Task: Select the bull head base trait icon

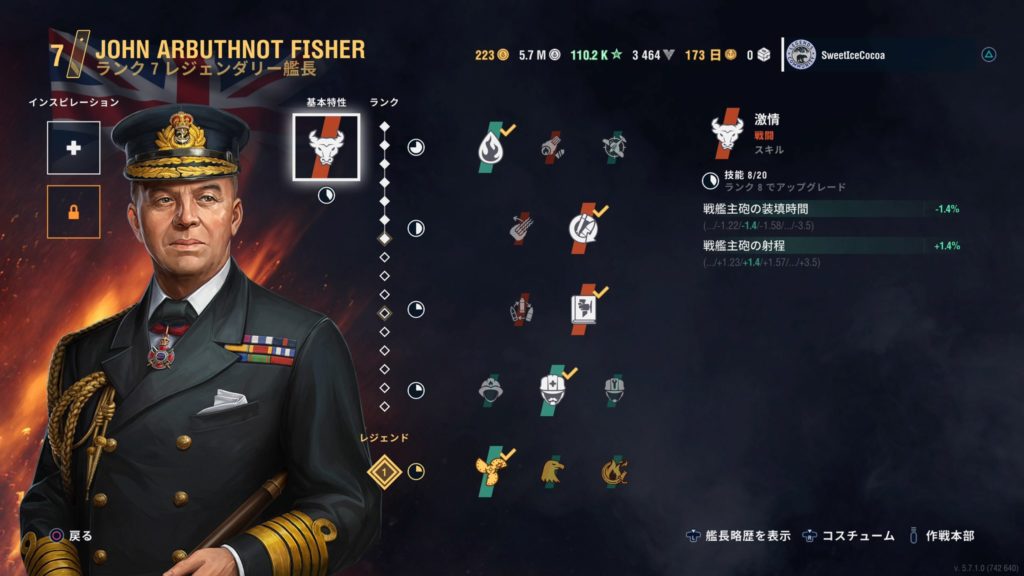Action: click(326, 147)
